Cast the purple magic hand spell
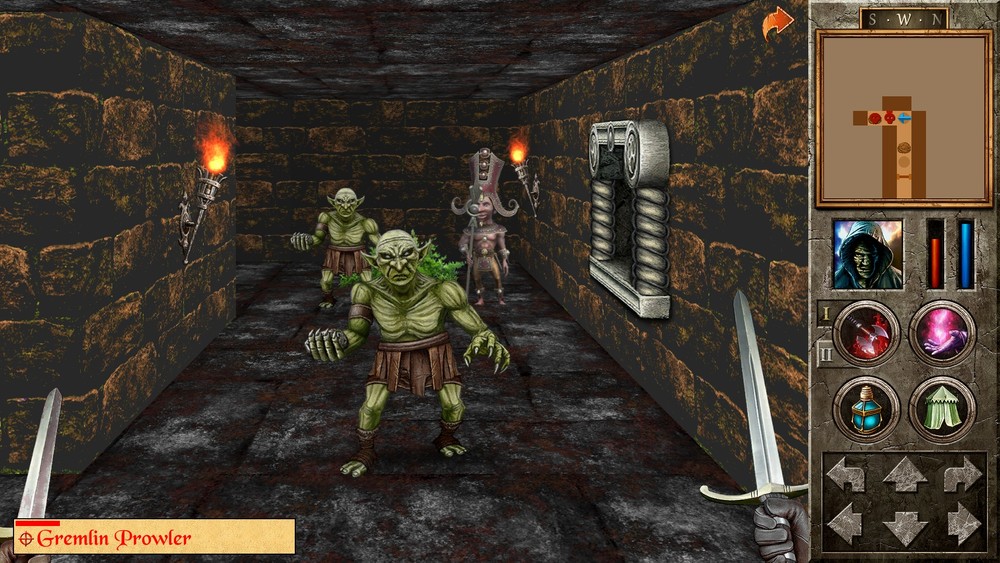1000x563 pixels. [942, 333]
